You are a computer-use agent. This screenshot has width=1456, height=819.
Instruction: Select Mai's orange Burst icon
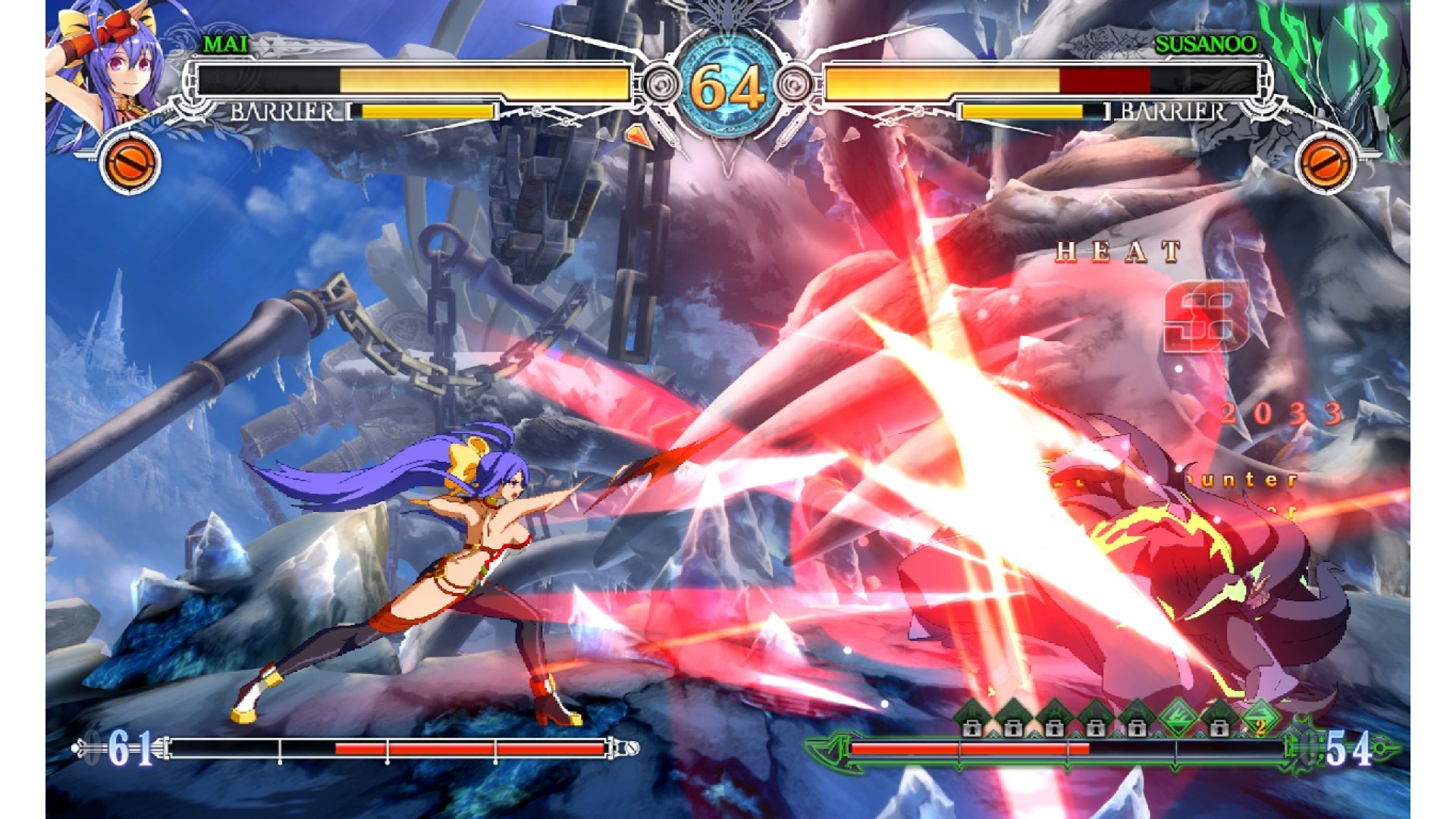point(130,163)
